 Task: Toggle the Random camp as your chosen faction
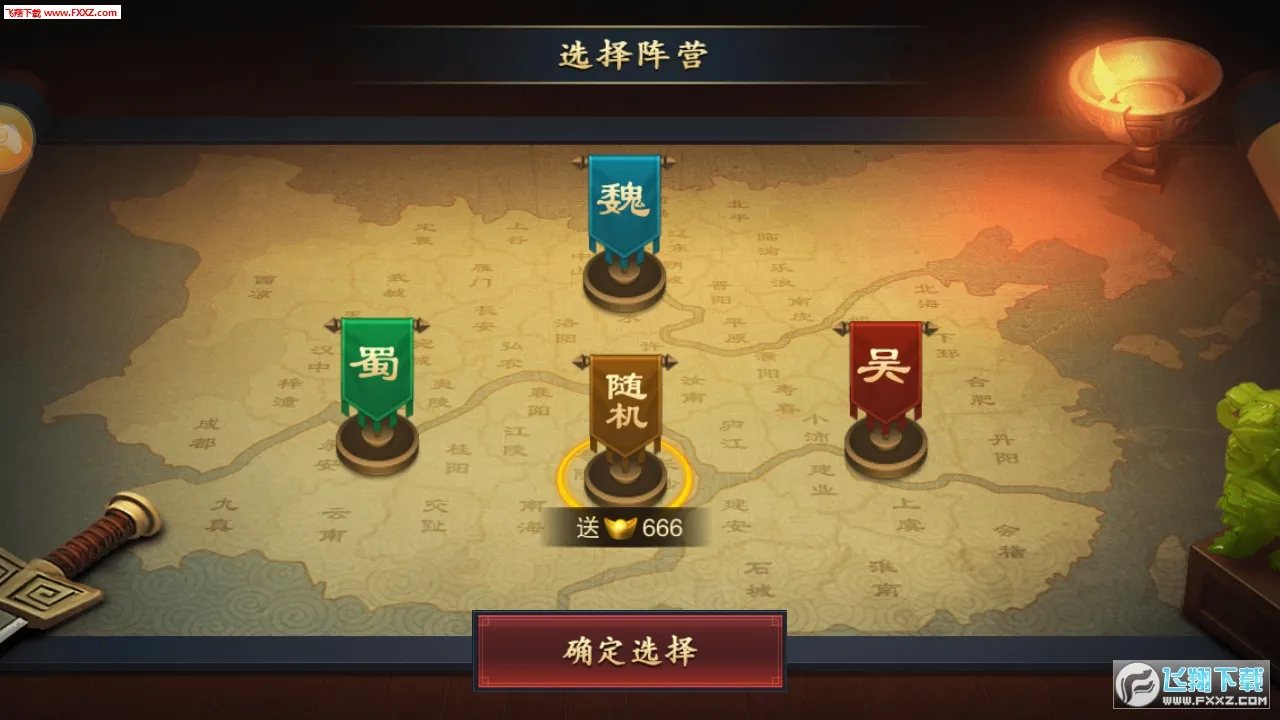(x=623, y=400)
